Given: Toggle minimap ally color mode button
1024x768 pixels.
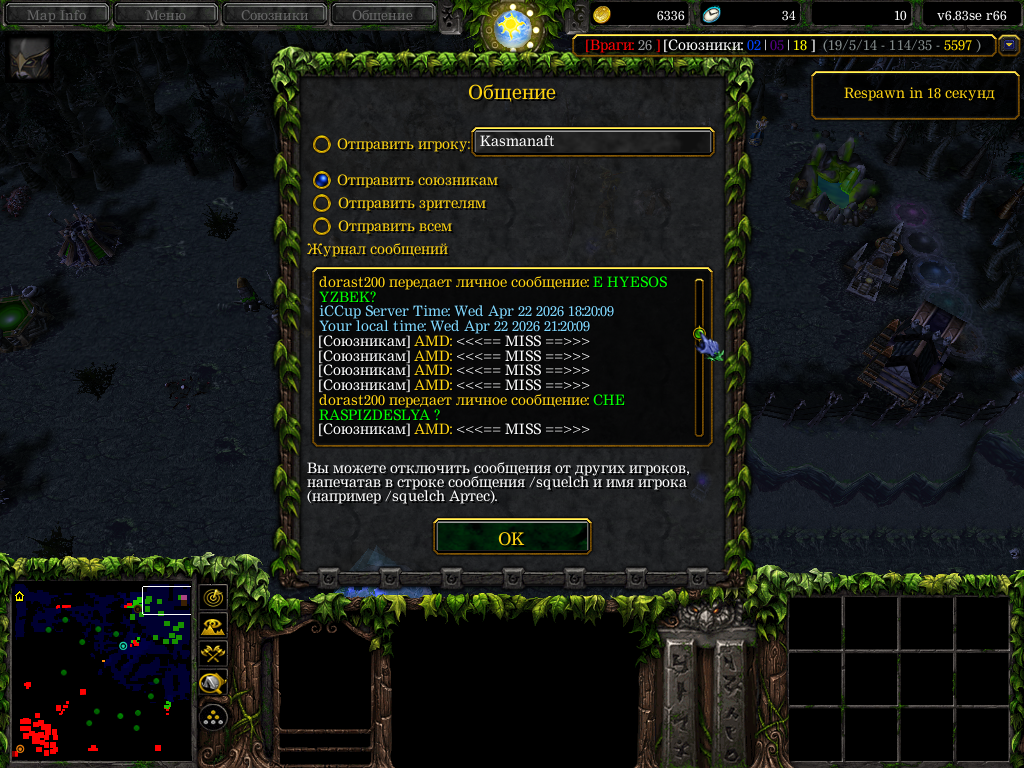Looking at the screenshot, I should pyautogui.click(x=212, y=654).
